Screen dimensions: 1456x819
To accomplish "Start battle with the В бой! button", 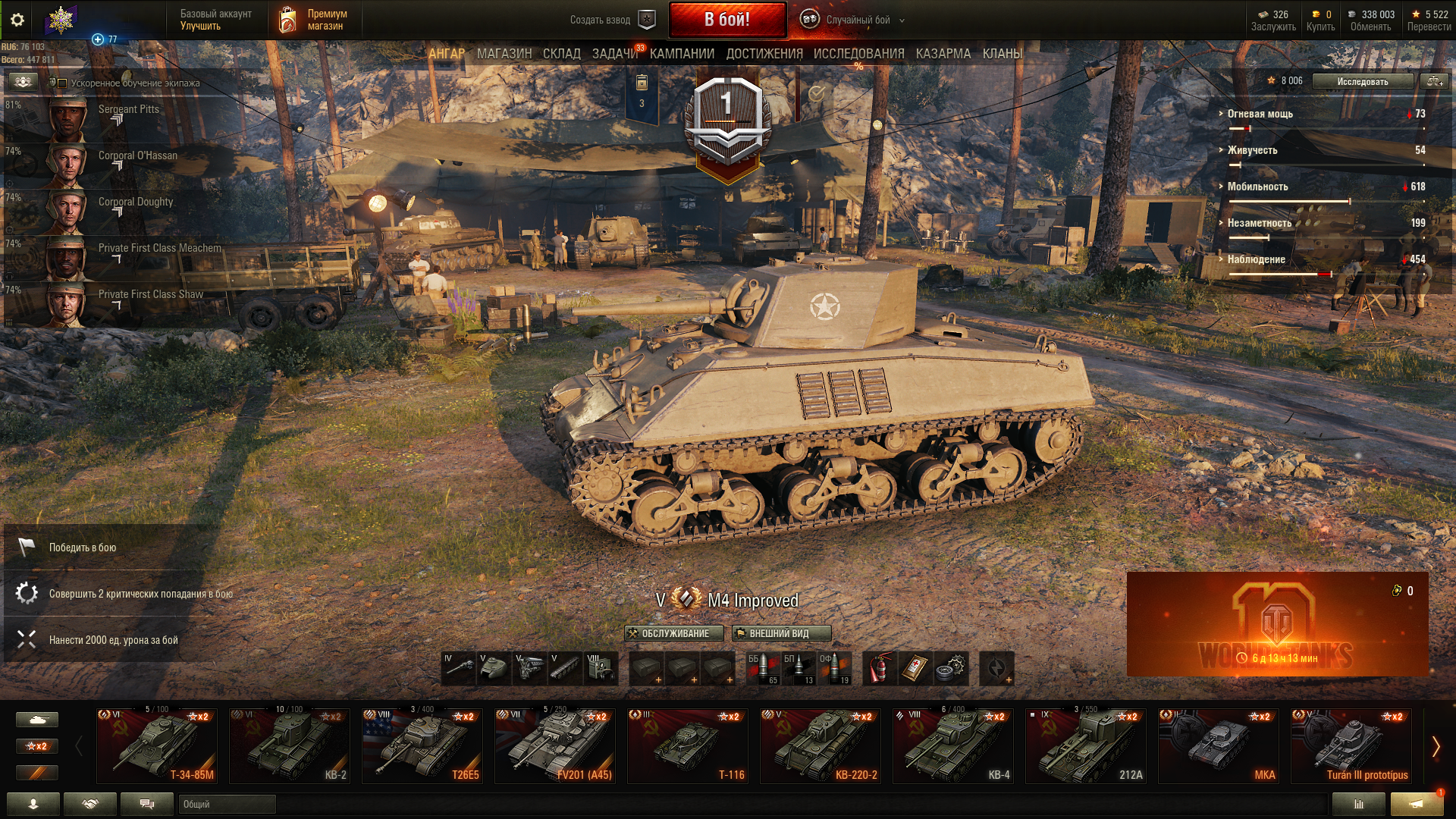I will click(726, 20).
